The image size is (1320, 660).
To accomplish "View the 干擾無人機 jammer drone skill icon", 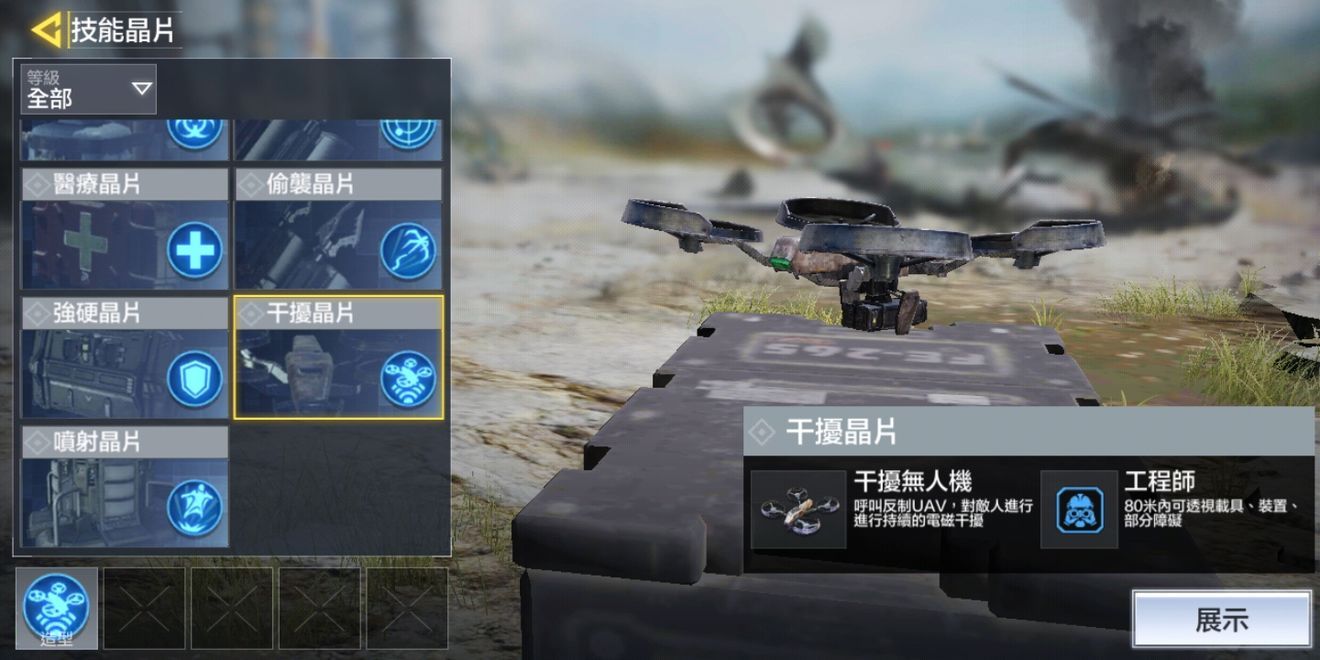I will [x=798, y=510].
